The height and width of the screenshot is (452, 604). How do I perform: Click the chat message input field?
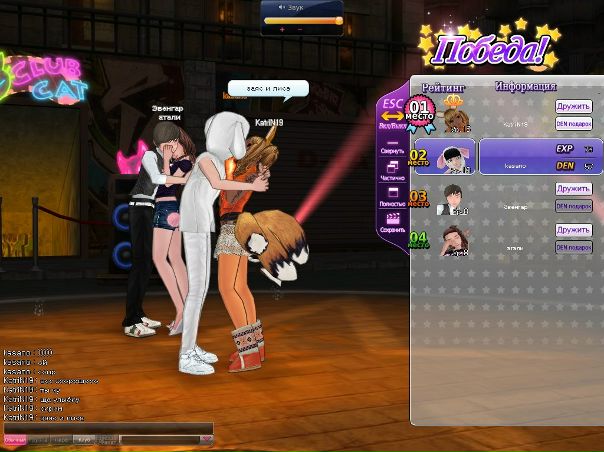tap(158, 438)
